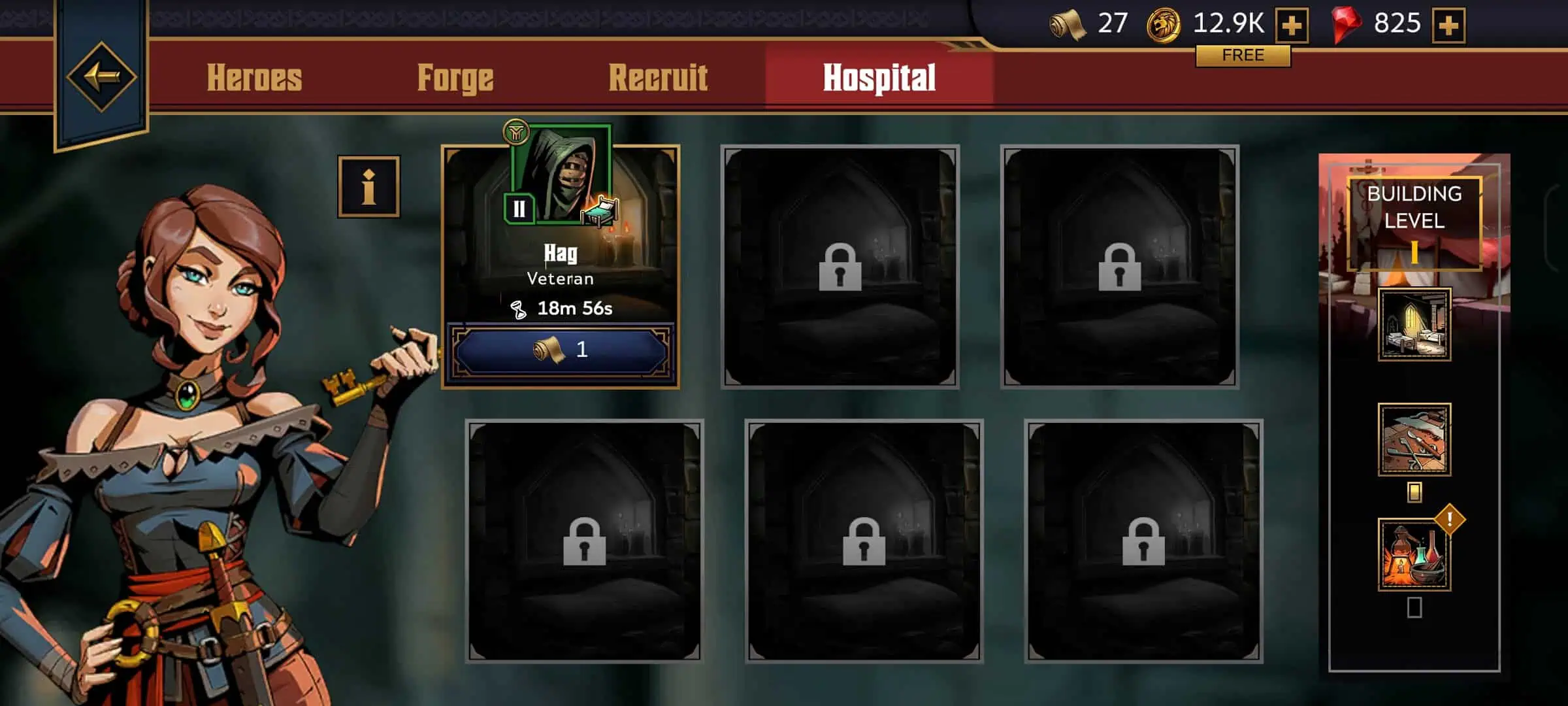Open the hospital beds upgrade icon
This screenshot has width=1568, height=706.
click(1414, 324)
